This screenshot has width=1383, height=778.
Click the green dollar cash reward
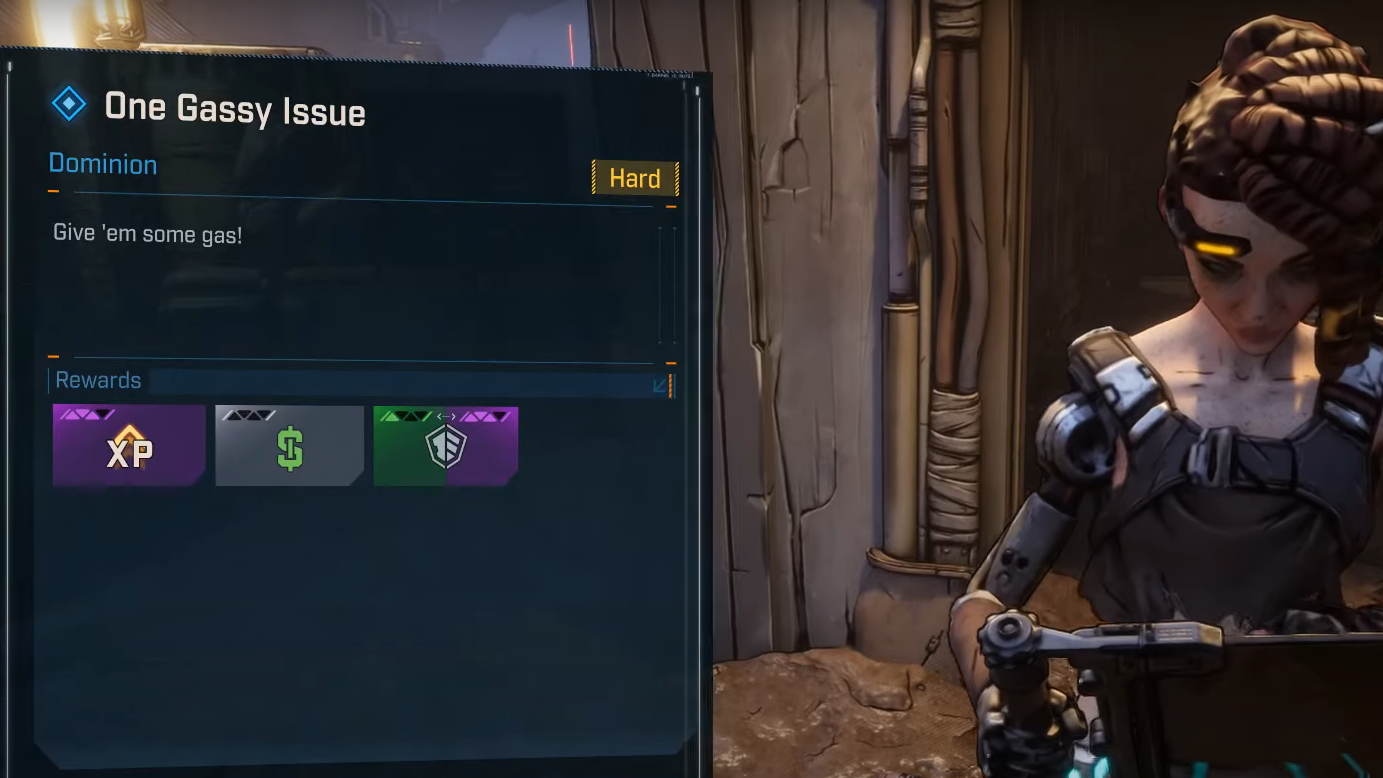[x=289, y=446]
